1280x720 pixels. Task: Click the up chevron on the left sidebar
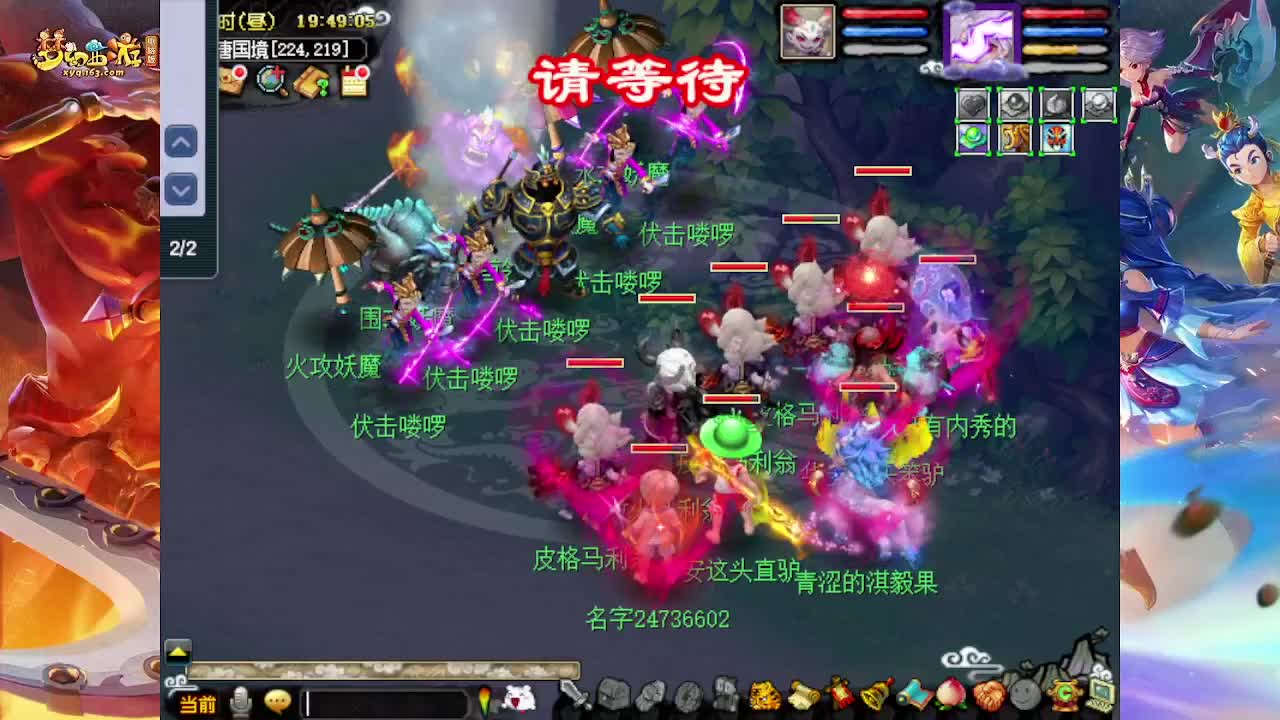click(x=181, y=143)
